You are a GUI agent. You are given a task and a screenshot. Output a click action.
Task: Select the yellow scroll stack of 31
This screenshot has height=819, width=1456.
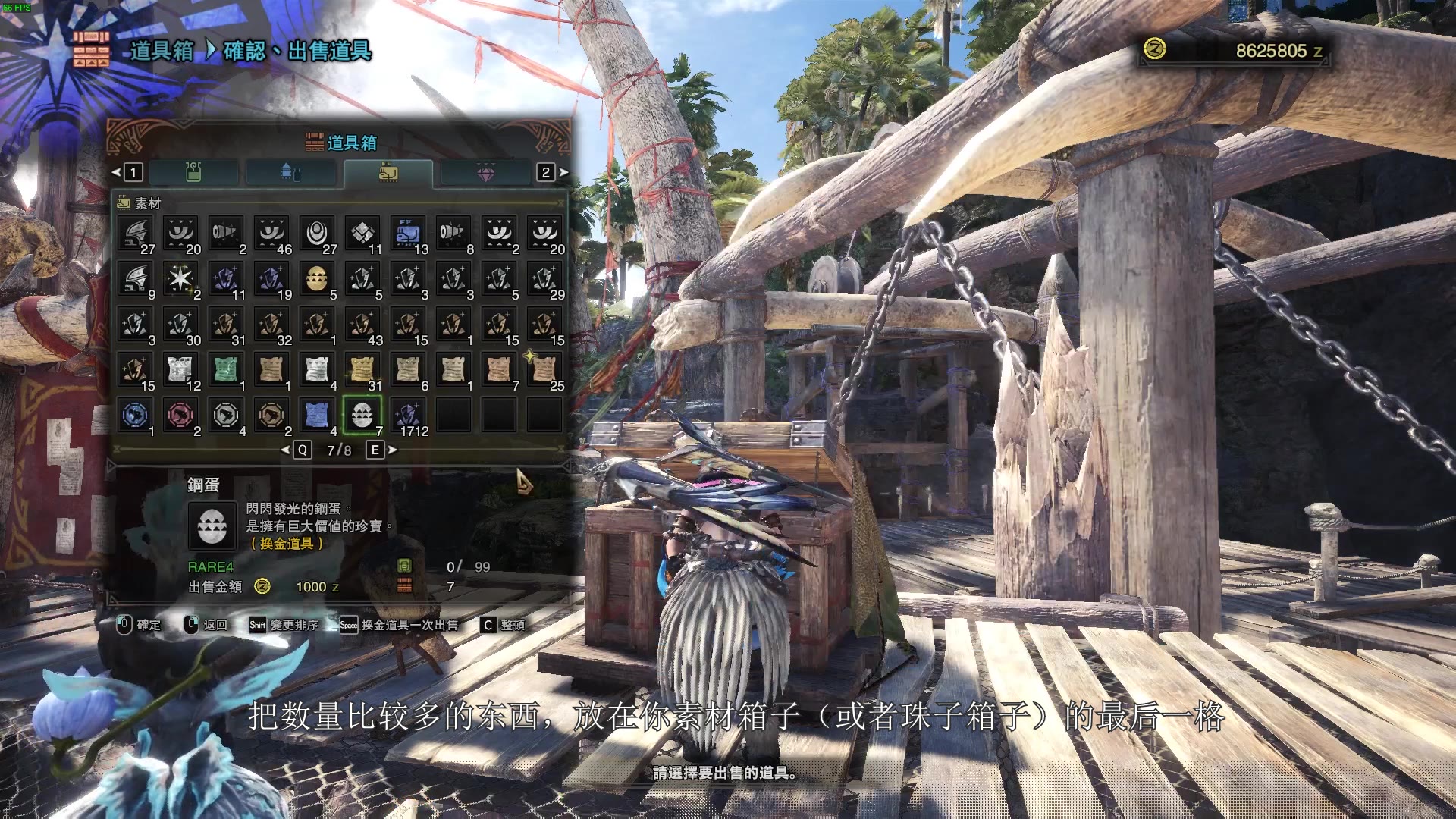(362, 369)
